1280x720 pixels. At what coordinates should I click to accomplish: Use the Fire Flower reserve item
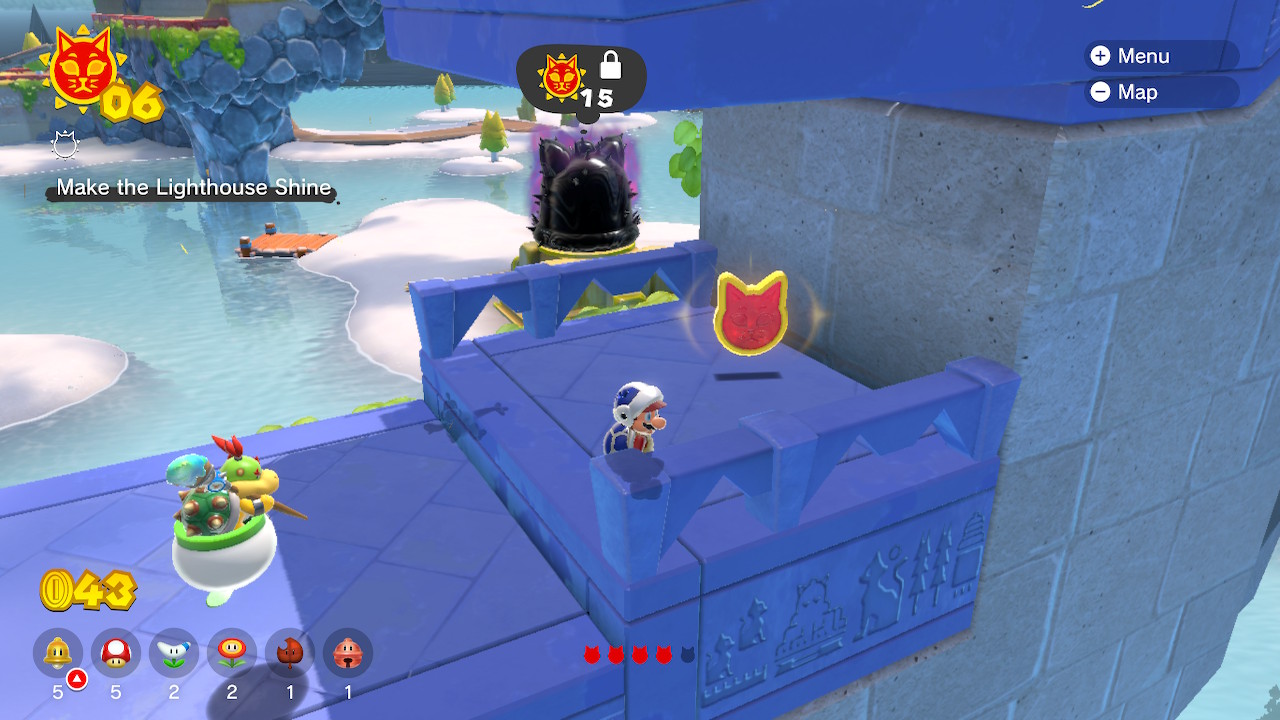(x=232, y=654)
